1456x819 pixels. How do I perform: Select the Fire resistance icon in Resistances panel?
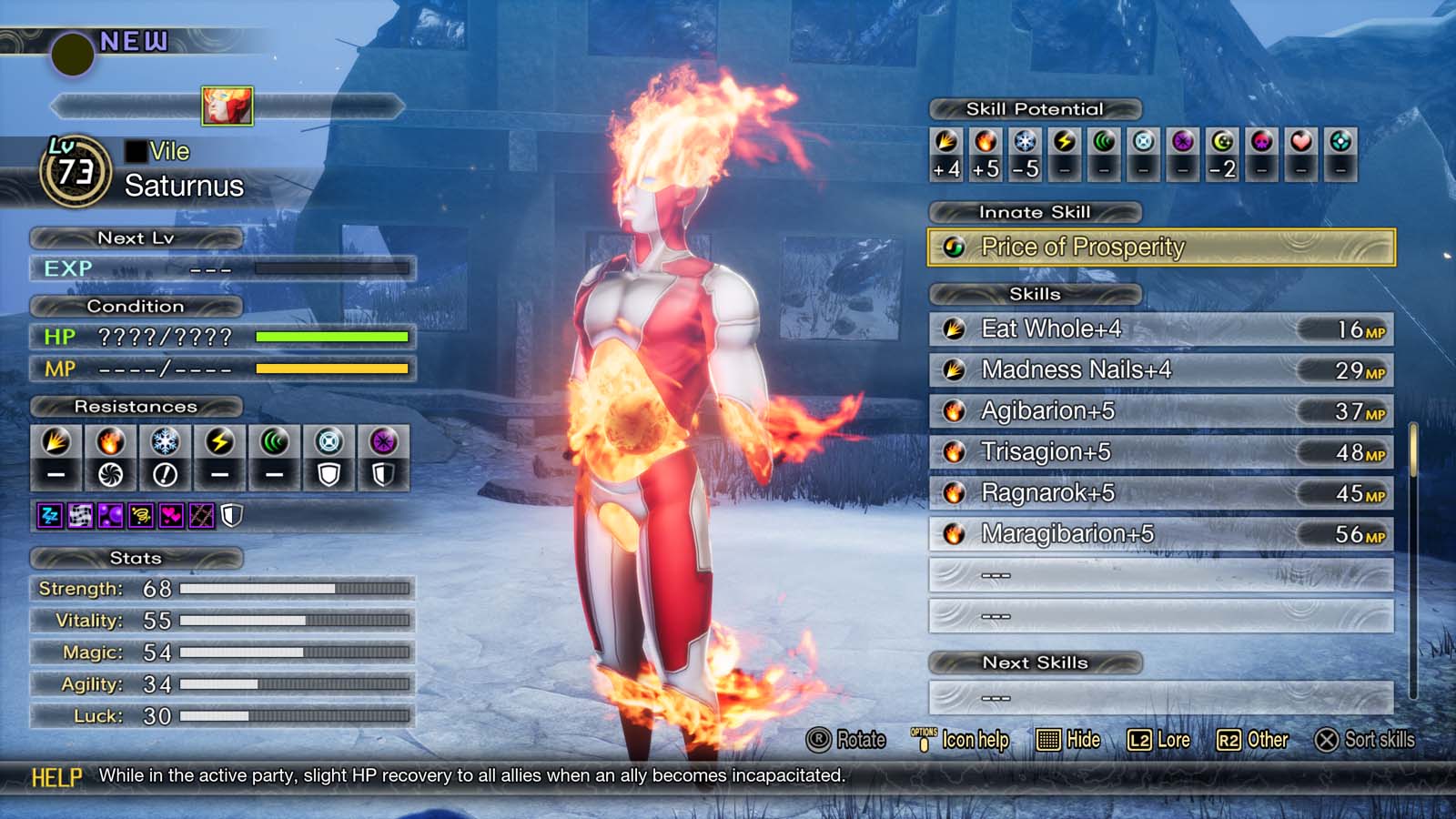tap(109, 446)
